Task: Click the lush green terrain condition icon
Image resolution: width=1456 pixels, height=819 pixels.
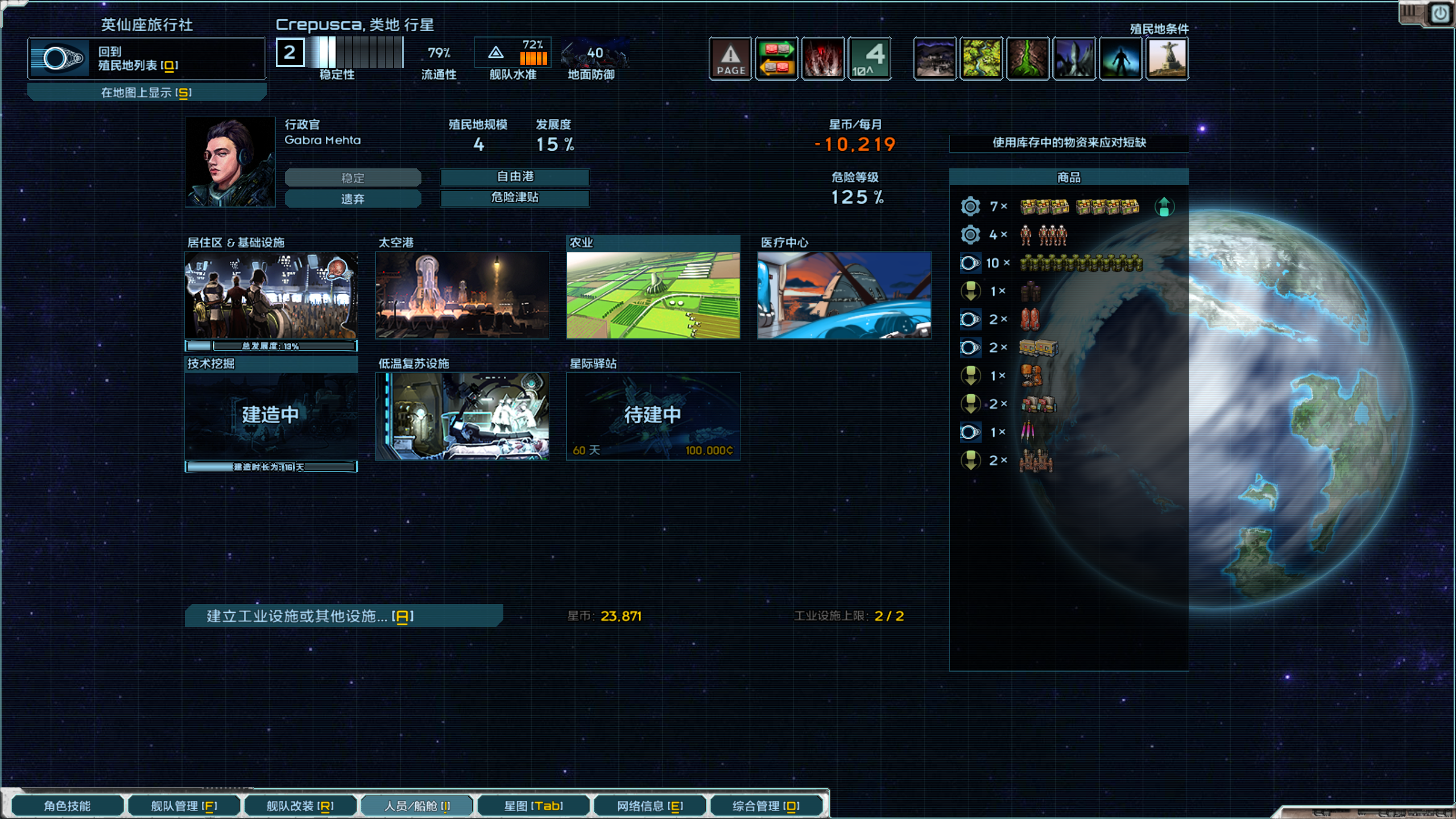Action: pos(982,59)
